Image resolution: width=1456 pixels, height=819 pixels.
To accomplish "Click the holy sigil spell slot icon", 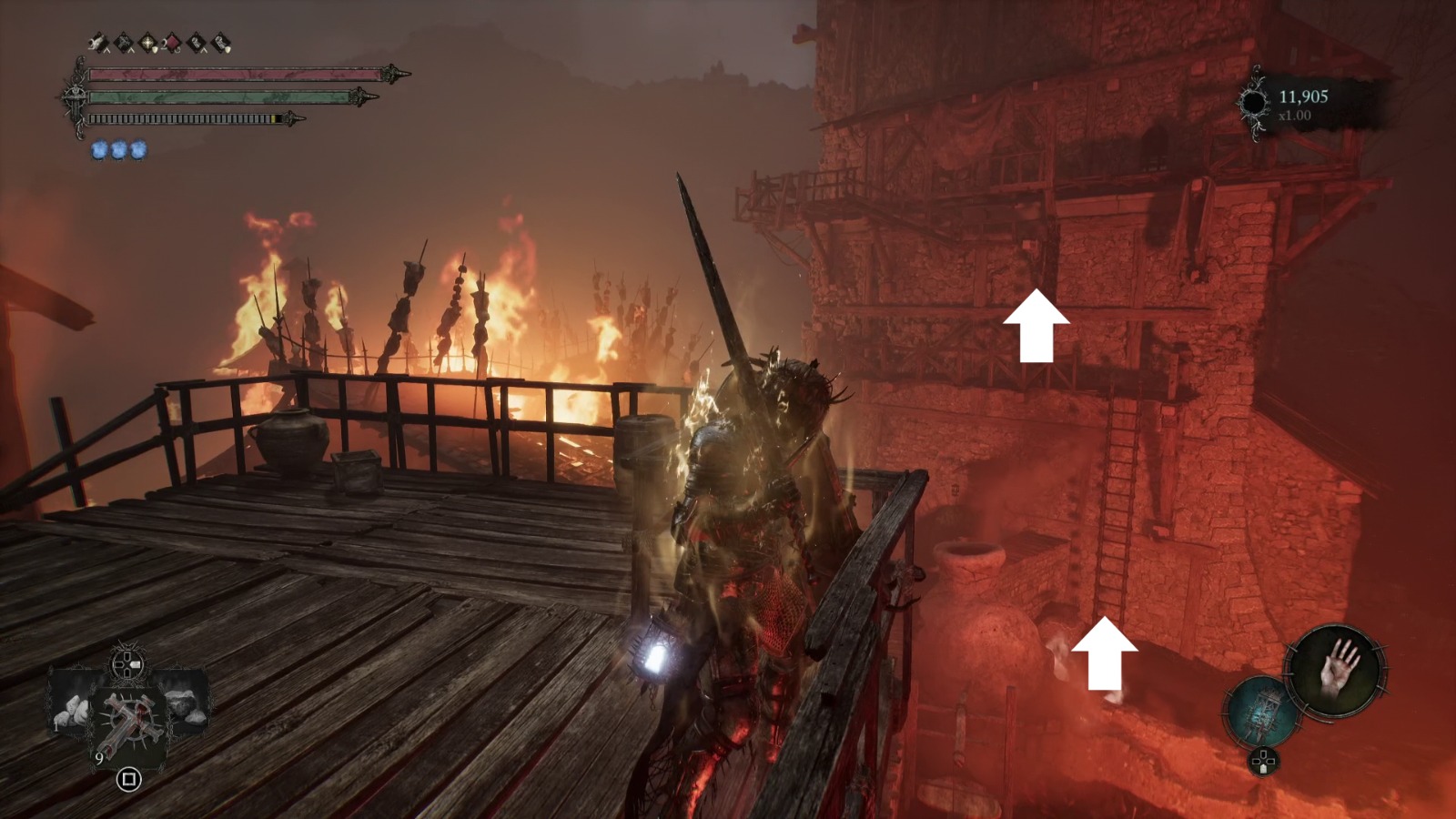I will [147, 42].
